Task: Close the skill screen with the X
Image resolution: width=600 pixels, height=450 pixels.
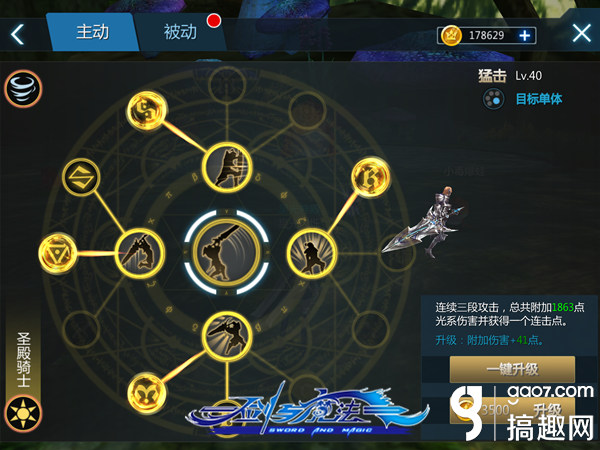Action: pyautogui.click(x=581, y=34)
